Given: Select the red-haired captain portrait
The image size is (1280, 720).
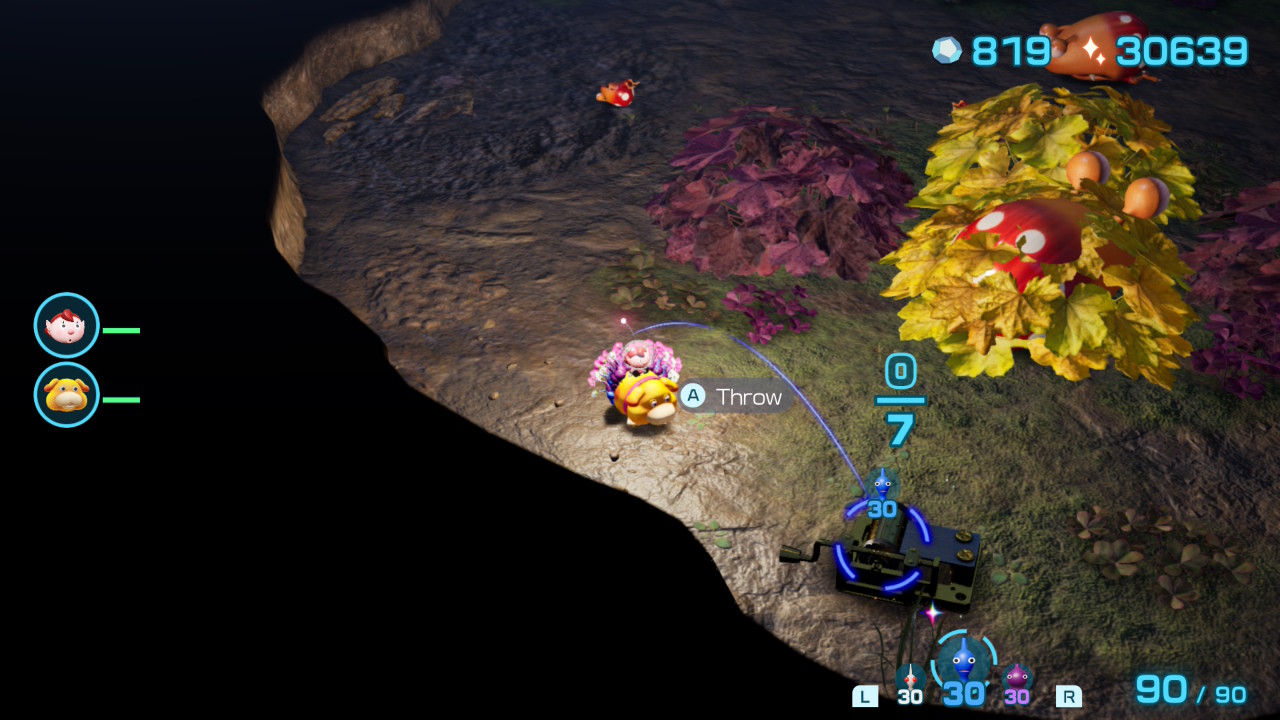Looking at the screenshot, I should click(x=67, y=326).
